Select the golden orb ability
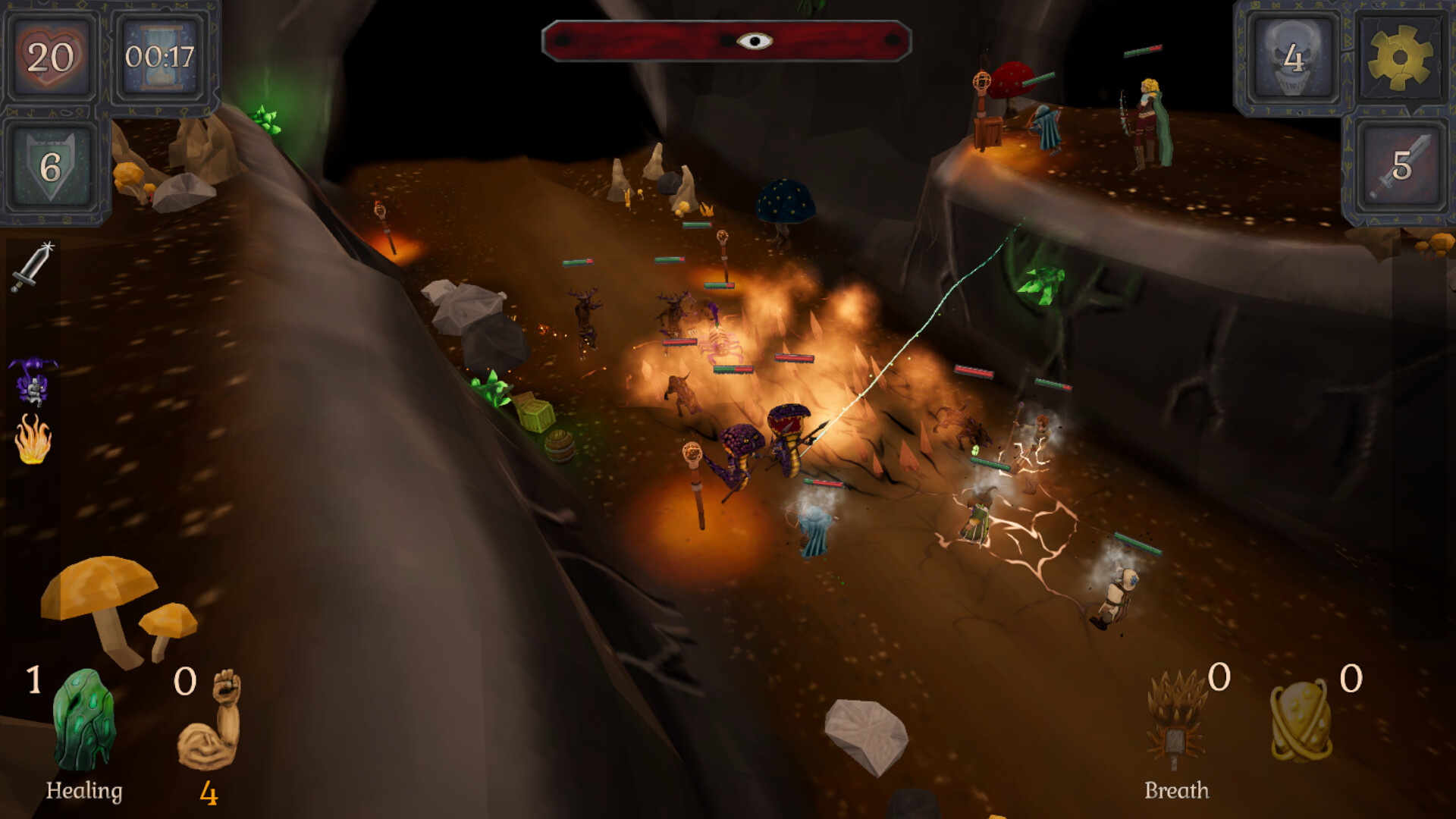Screen dimensions: 1456x819 [1301, 720]
